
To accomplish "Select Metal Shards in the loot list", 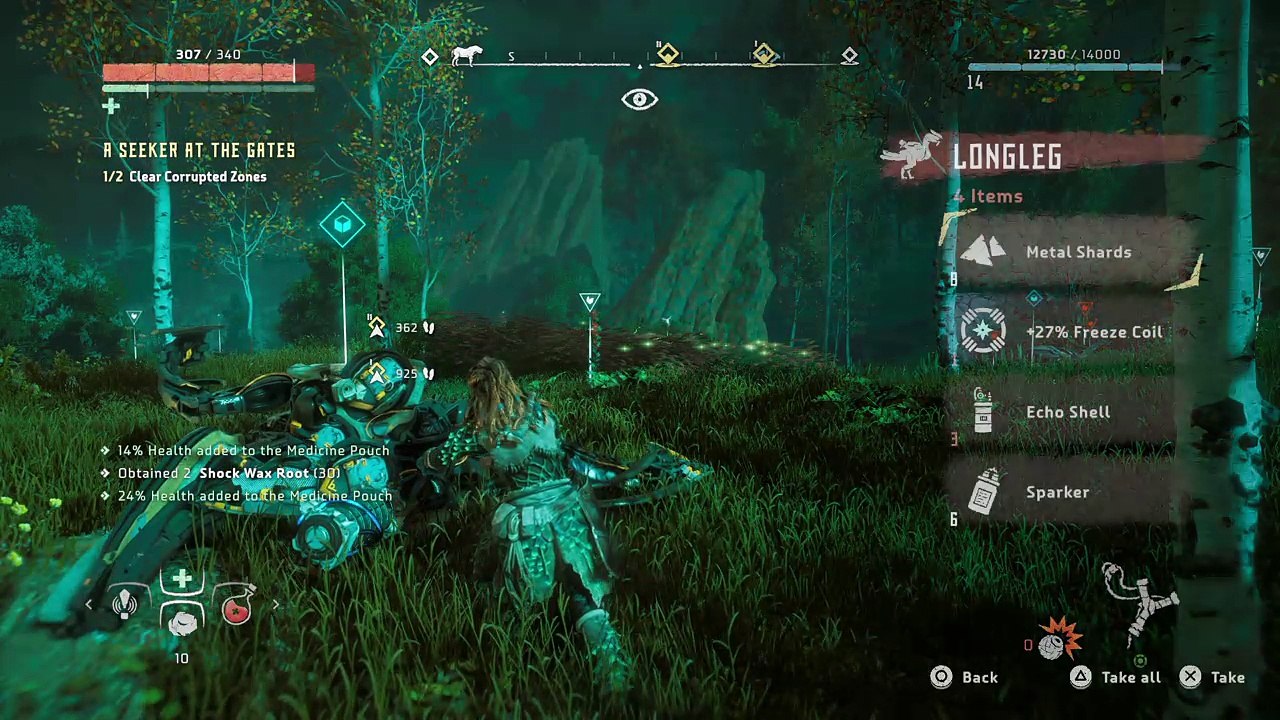I will [1077, 252].
